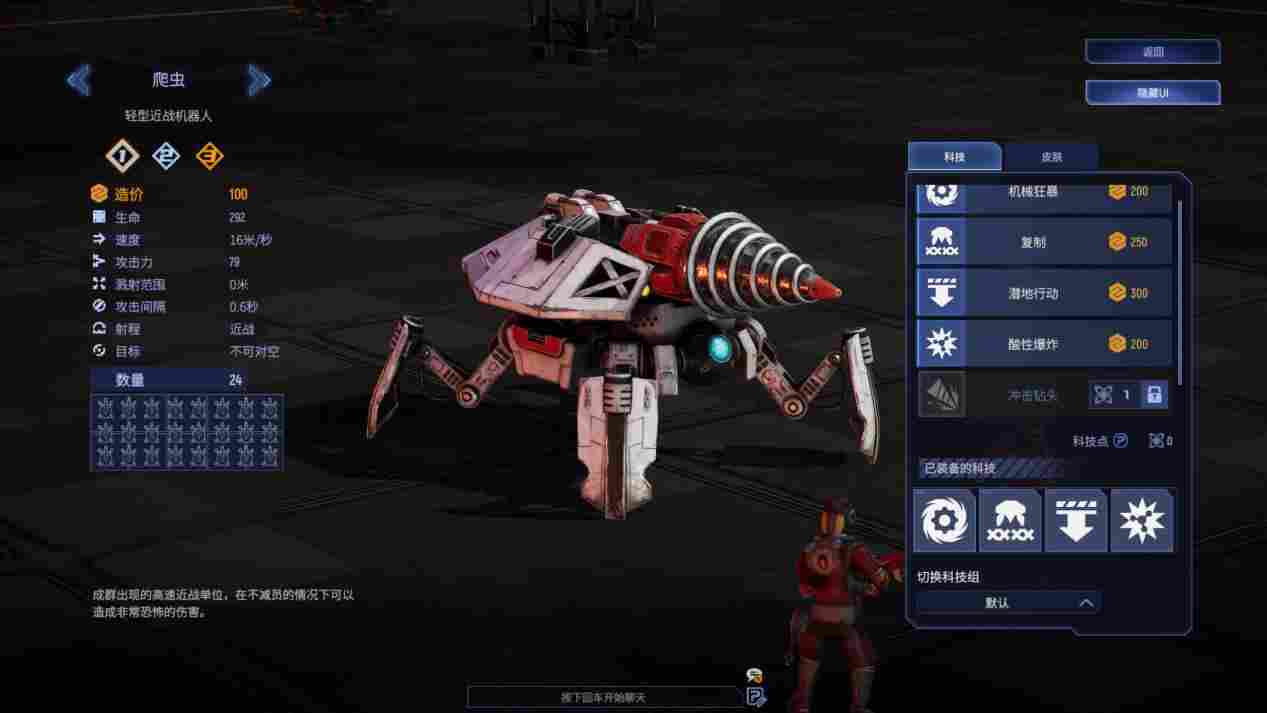Unlock the locked 冲击钻头 tech

[1154, 395]
